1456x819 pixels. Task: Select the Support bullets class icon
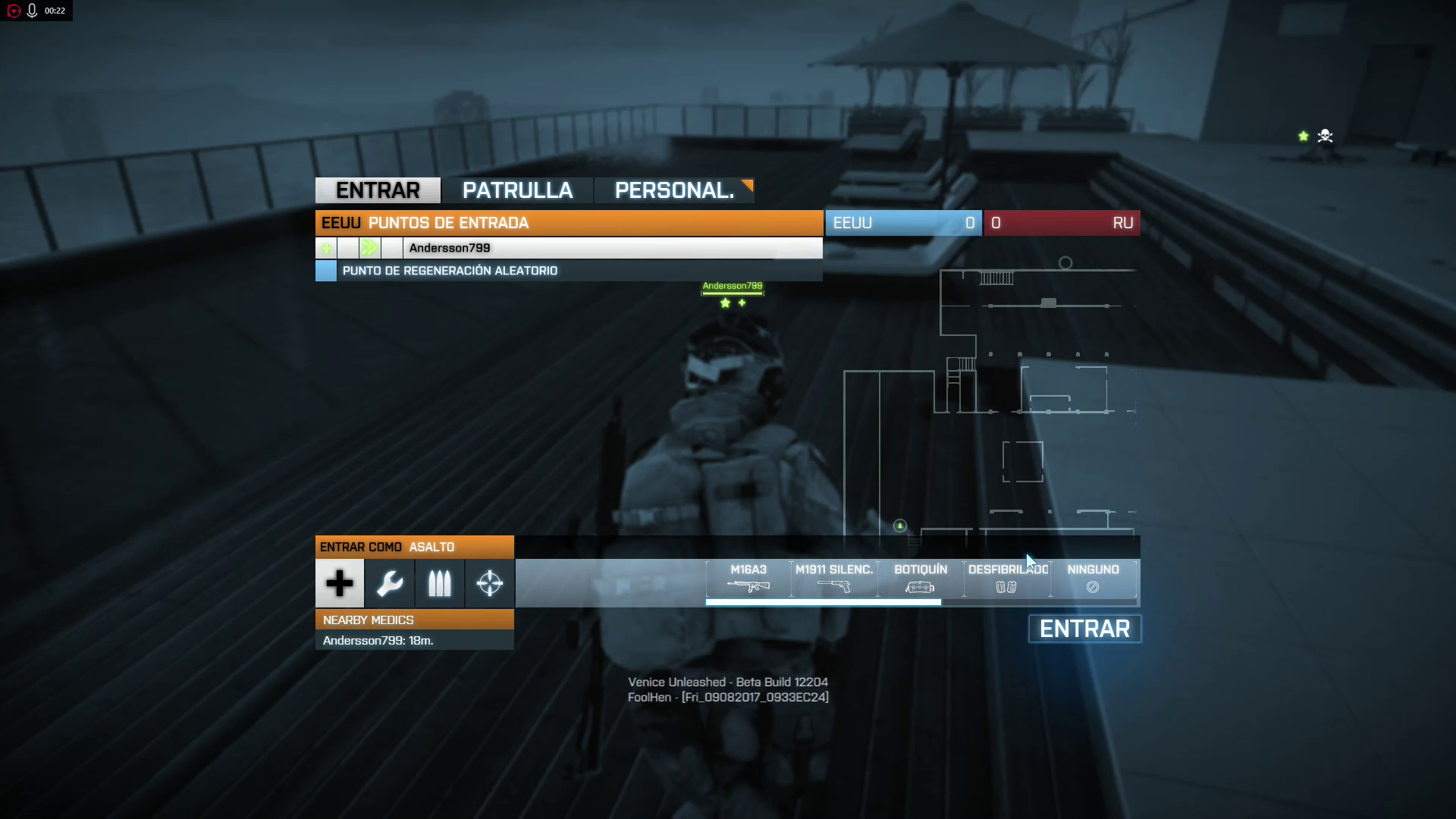440,583
